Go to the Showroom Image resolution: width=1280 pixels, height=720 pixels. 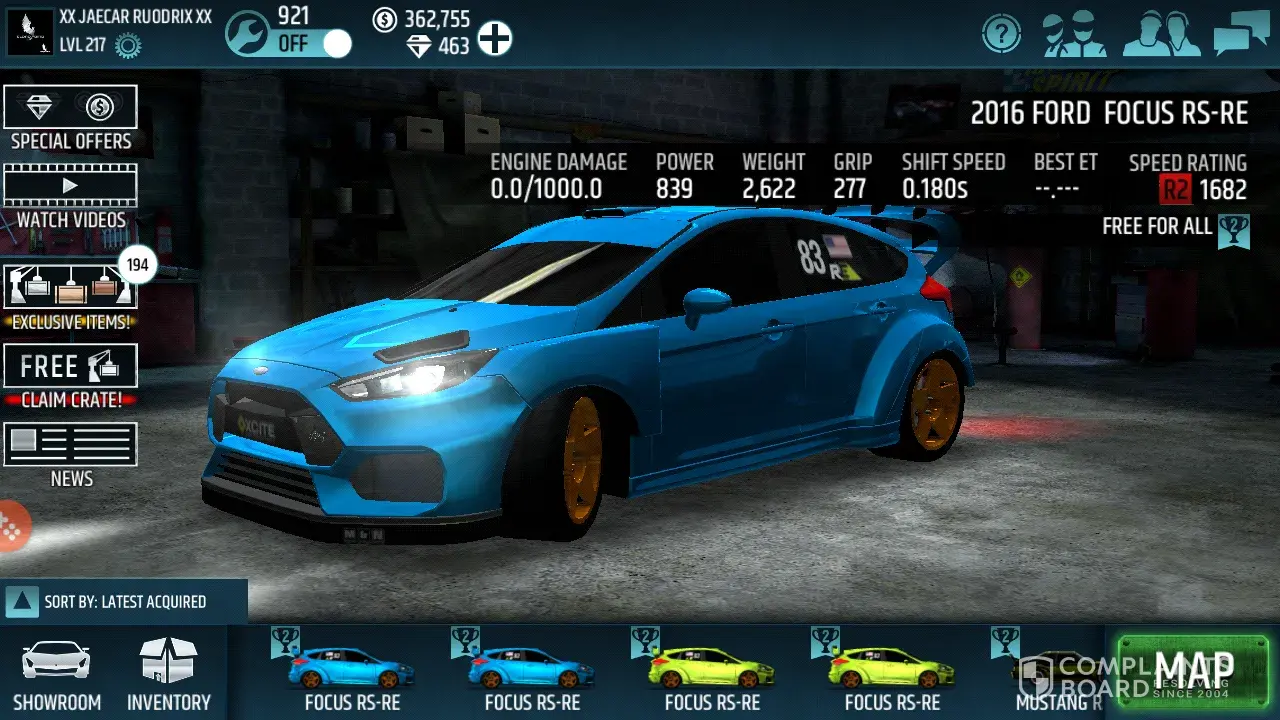coord(57,675)
